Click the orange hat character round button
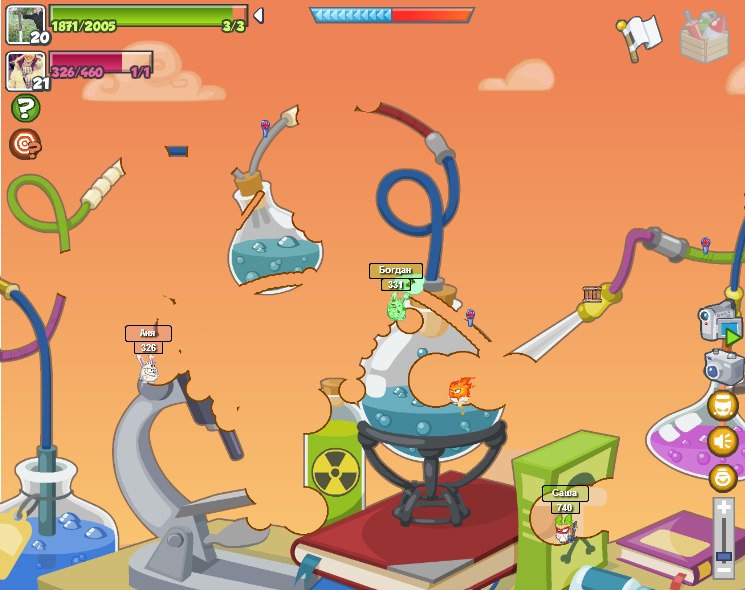The width and height of the screenshot is (745, 590). coord(723,405)
